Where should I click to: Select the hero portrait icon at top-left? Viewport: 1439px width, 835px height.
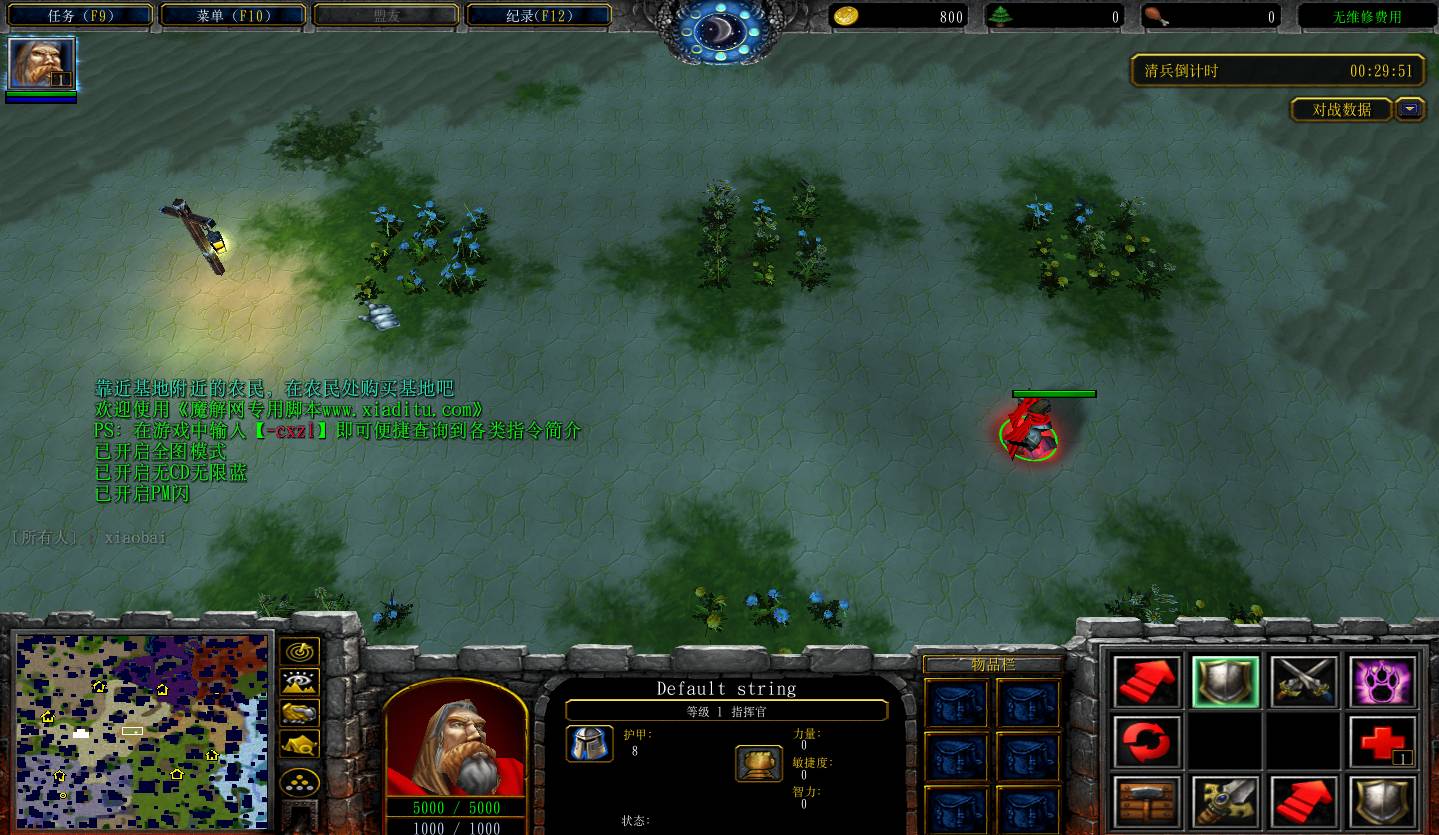click(x=41, y=64)
